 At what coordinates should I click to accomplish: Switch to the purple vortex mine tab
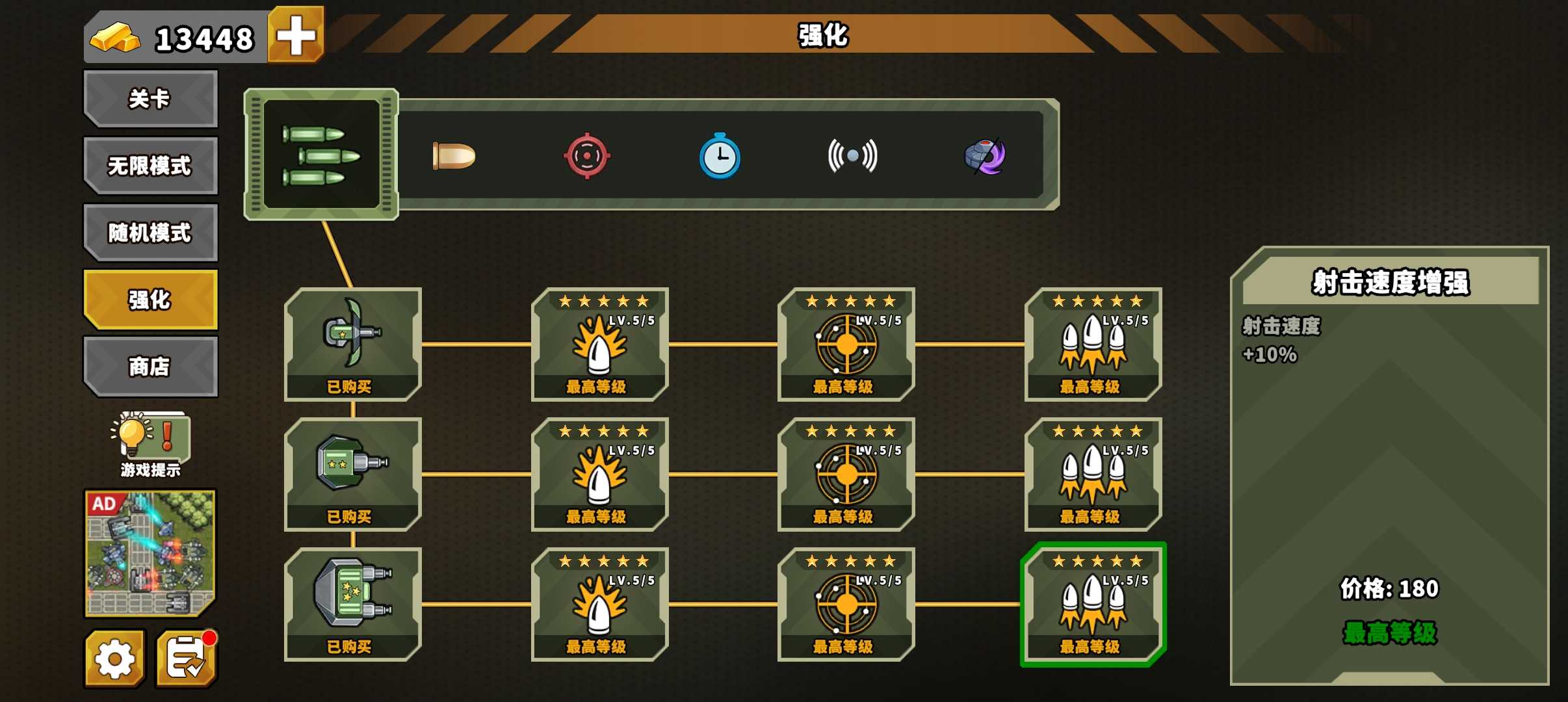[985, 156]
